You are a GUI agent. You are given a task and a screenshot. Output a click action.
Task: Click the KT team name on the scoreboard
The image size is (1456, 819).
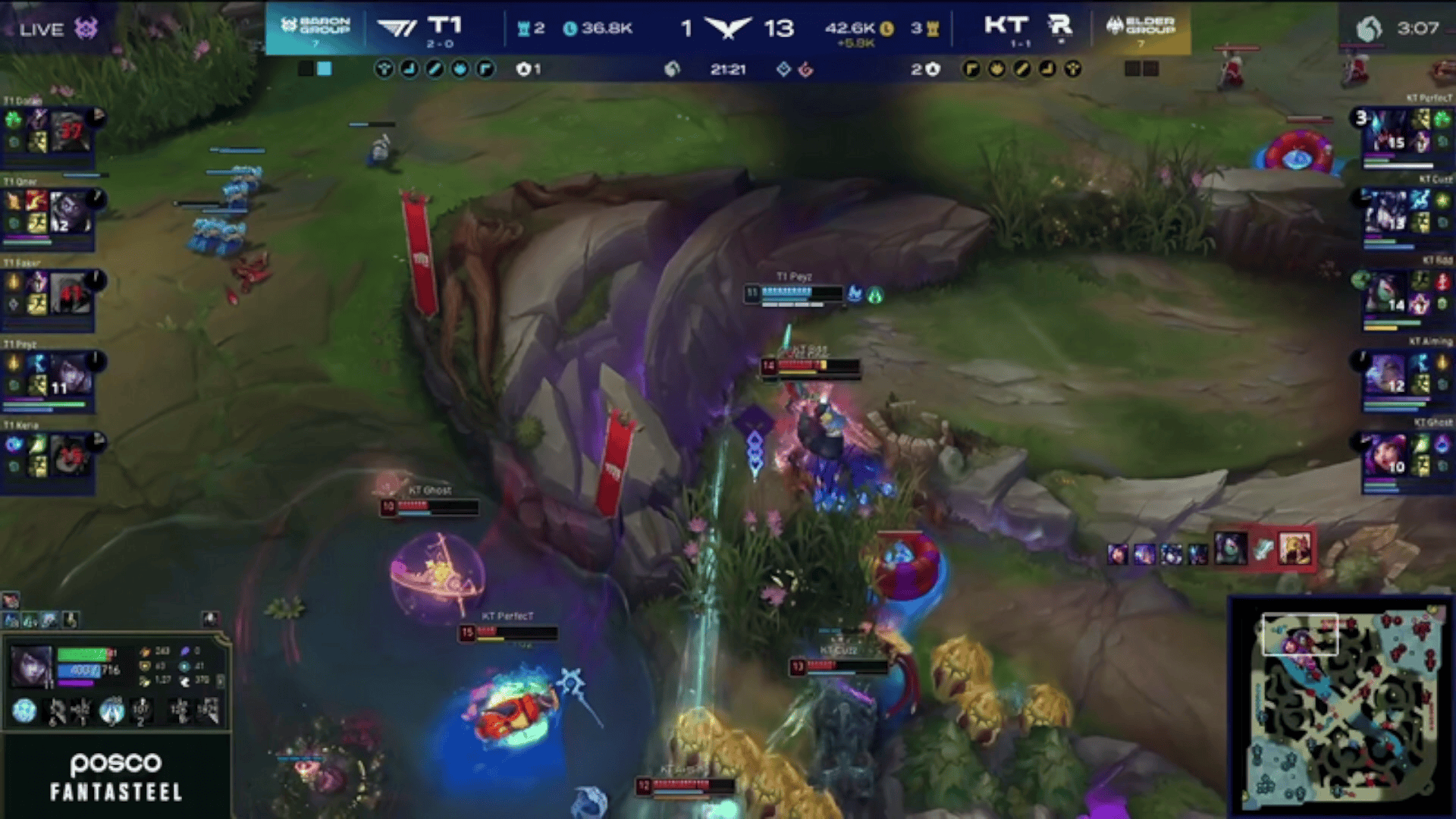point(1006,26)
